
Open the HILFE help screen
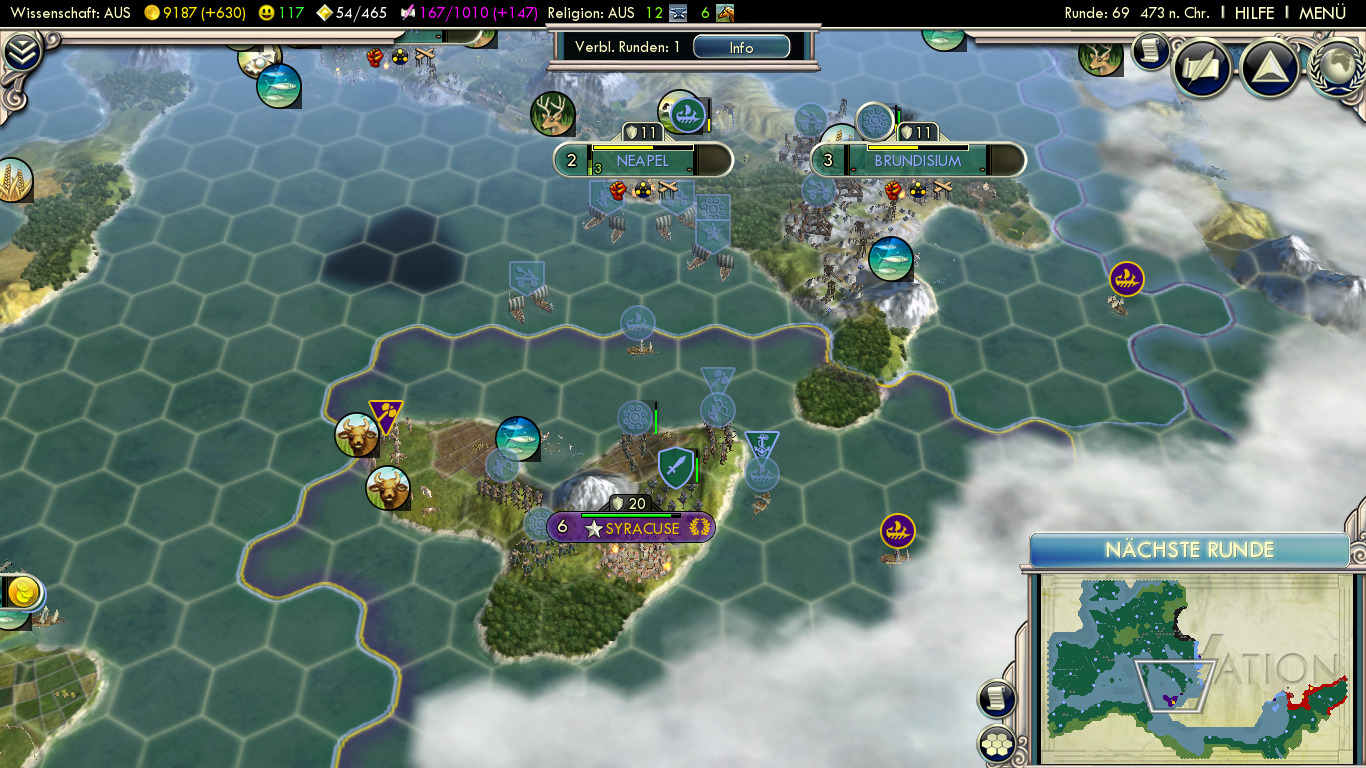(1254, 13)
